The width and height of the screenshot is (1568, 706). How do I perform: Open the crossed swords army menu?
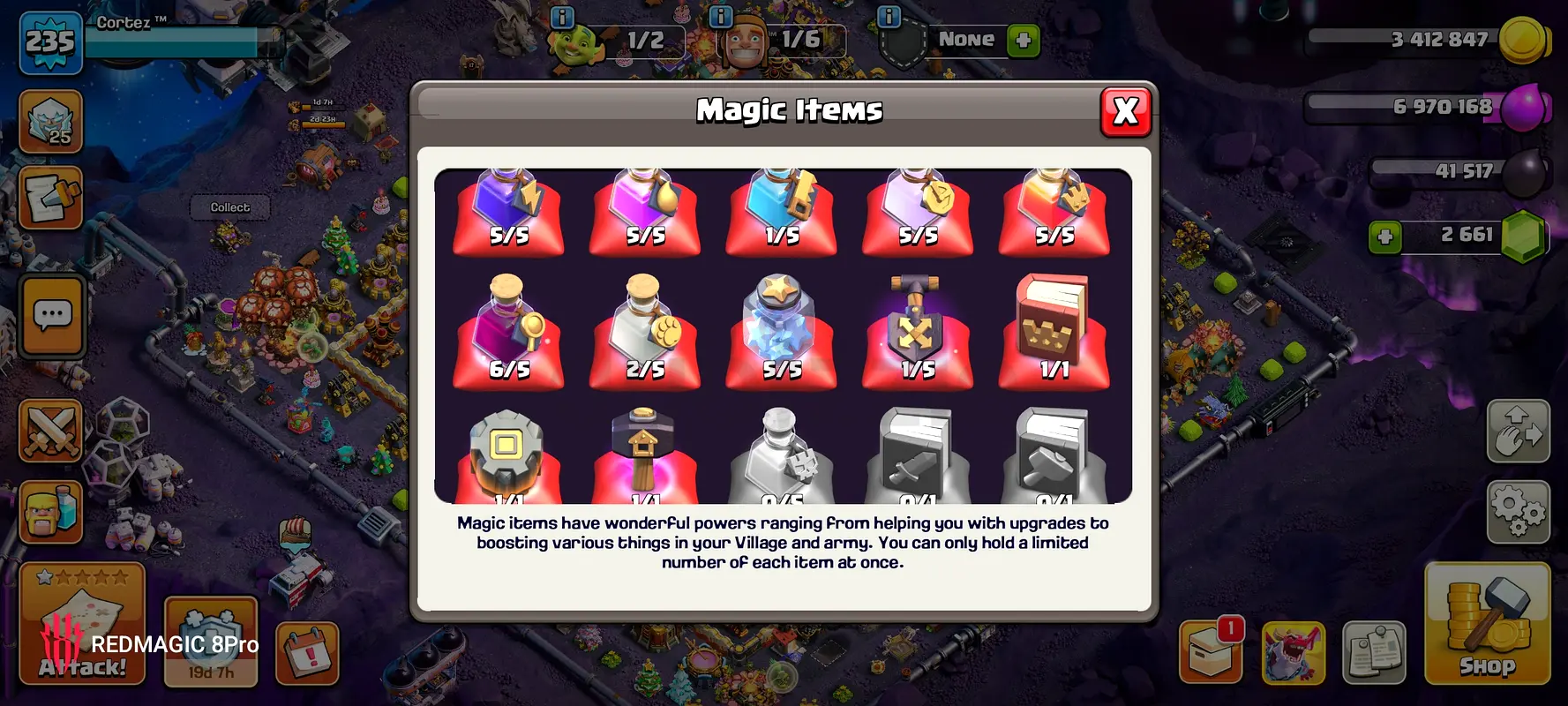tap(51, 431)
